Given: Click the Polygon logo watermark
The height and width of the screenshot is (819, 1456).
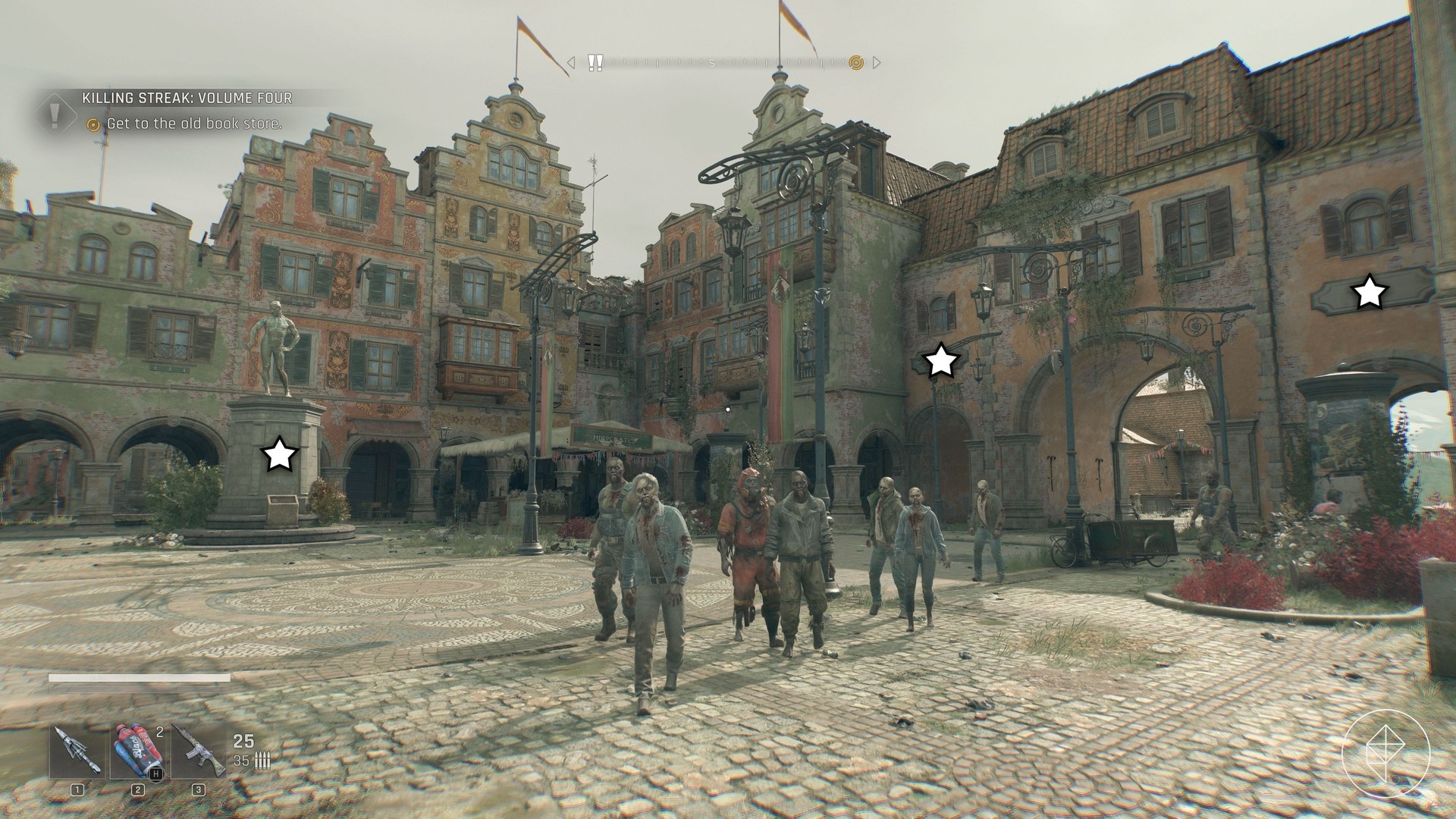Looking at the screenshot, I should (x=1385, y=755).
